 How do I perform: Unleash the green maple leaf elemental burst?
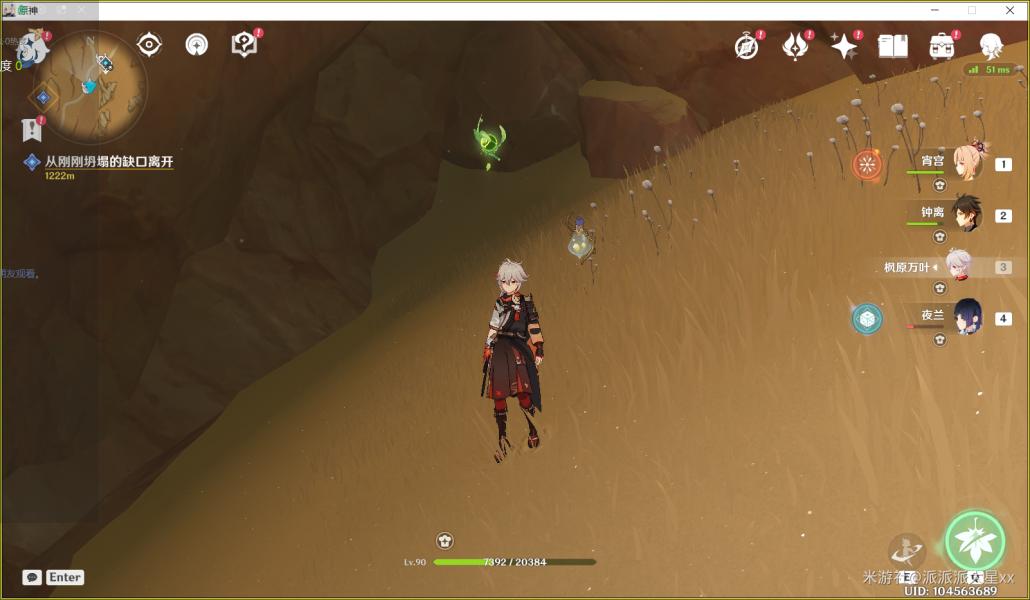click(974, 541)
